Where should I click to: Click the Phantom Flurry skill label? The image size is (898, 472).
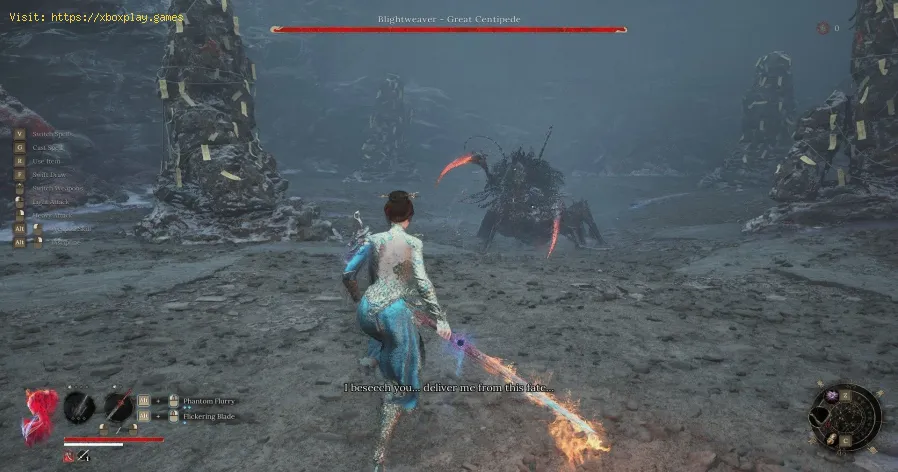(x=209, y=401)
